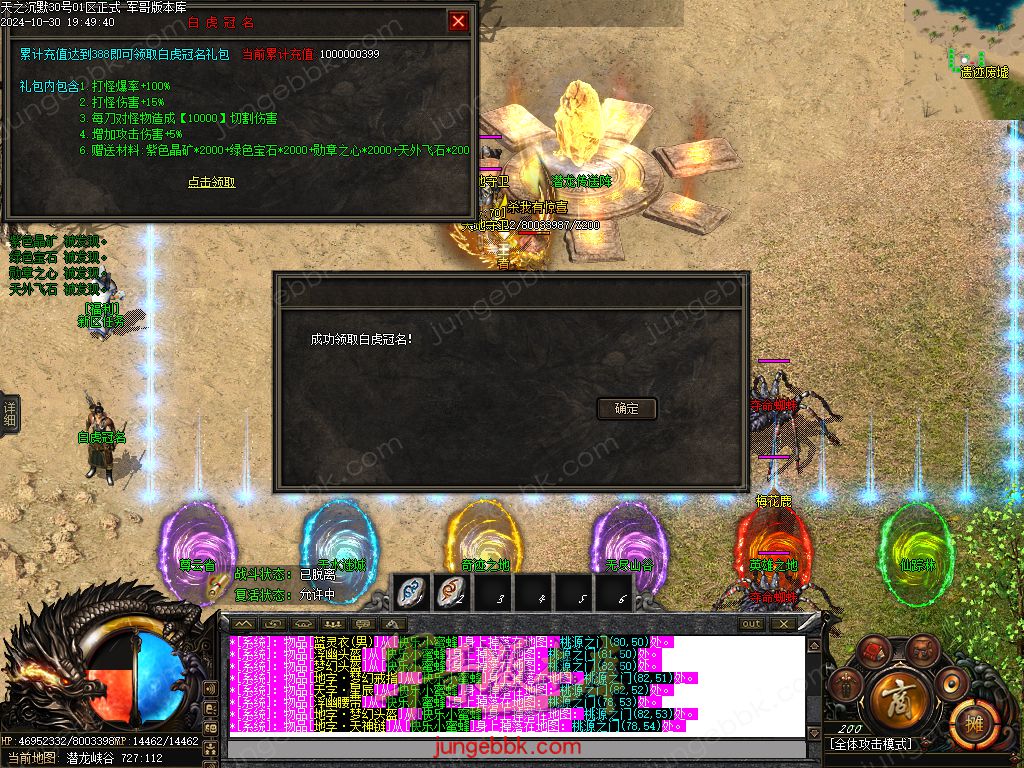Viewport: 1024px width, 768px height.
Task: Open the brown bag inventory icon
Action: pyautogui.click(x=924, y=651)
